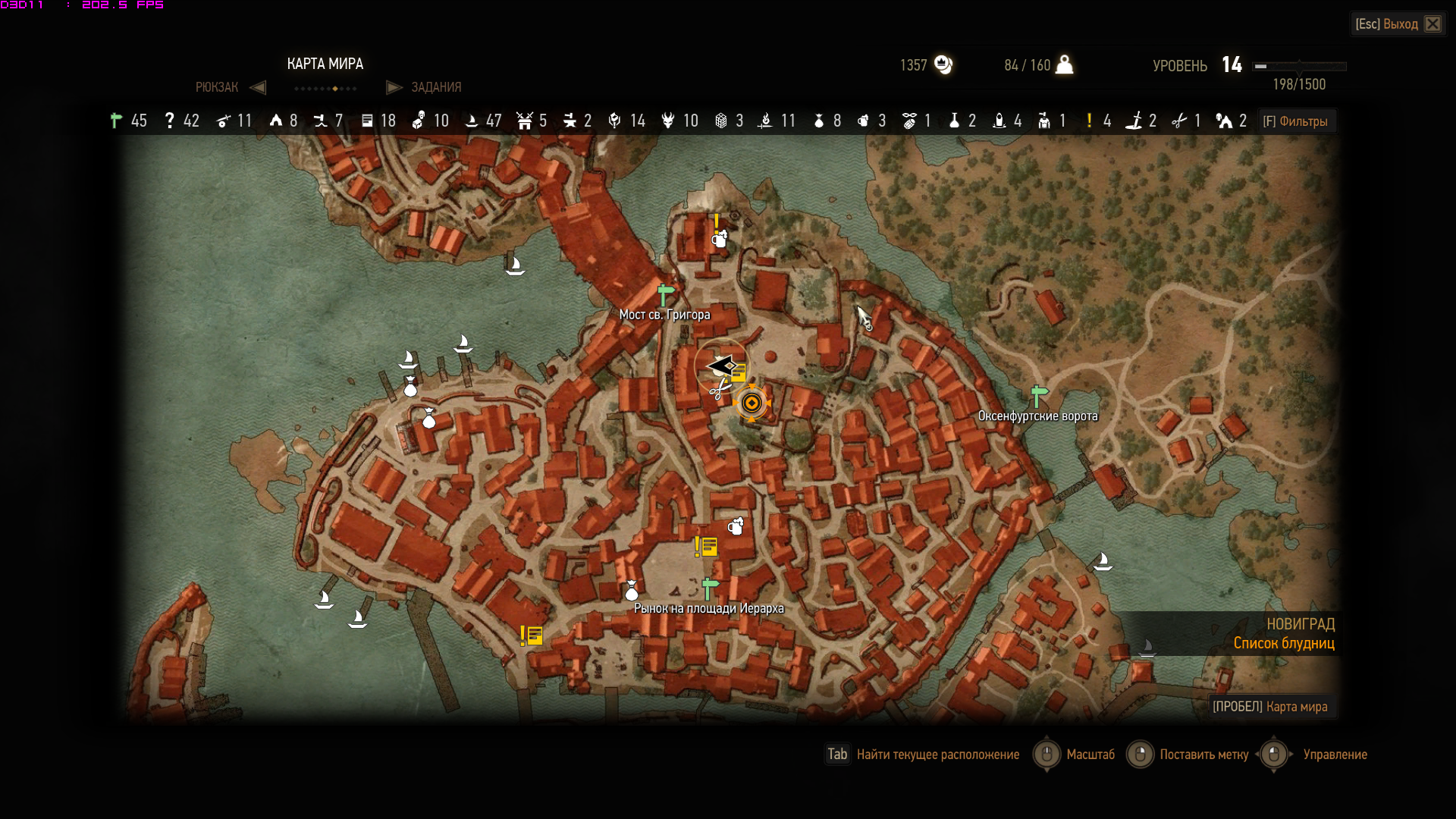Open the Фильтры map filter panel
Viewport: 1456px width, 819px height.
point(1295,121)
